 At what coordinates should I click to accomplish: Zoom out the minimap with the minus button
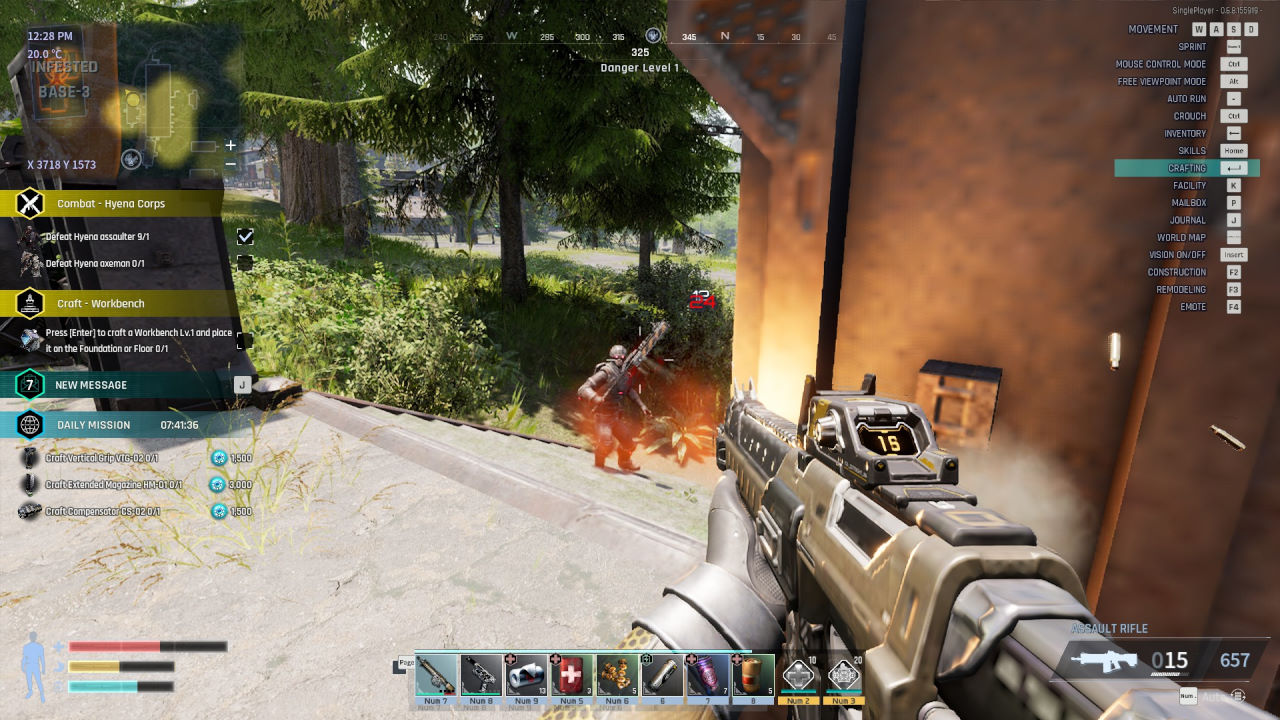[x=231, y=164]
